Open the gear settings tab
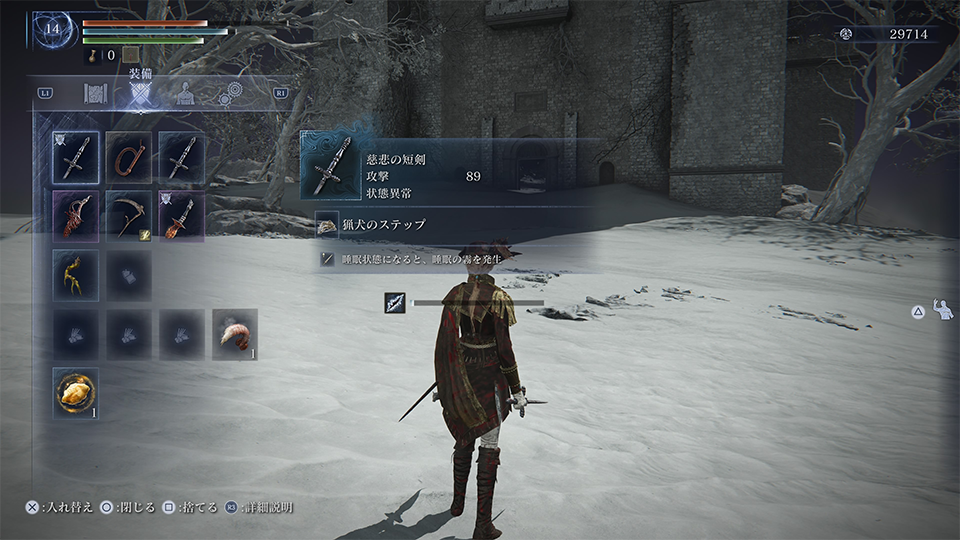 click(x=230, y=94)
